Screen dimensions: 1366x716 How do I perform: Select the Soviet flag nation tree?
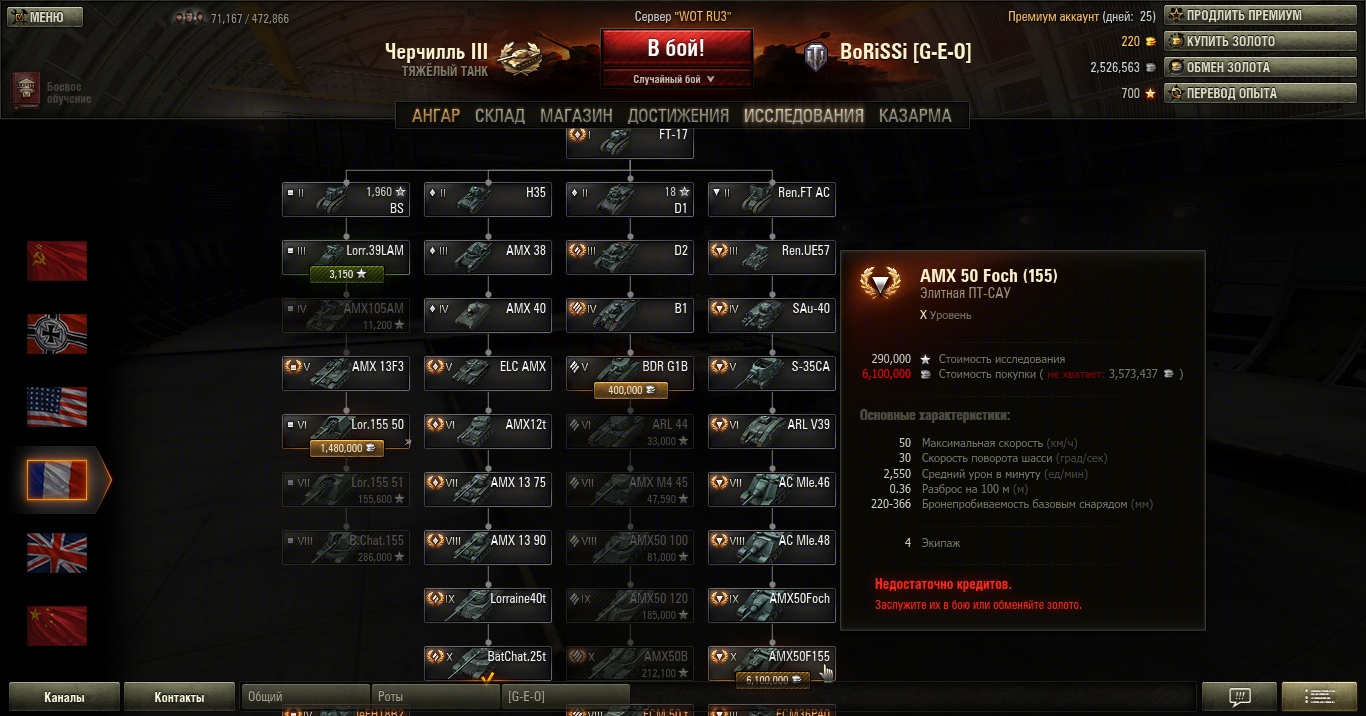[x=57, y=261]
